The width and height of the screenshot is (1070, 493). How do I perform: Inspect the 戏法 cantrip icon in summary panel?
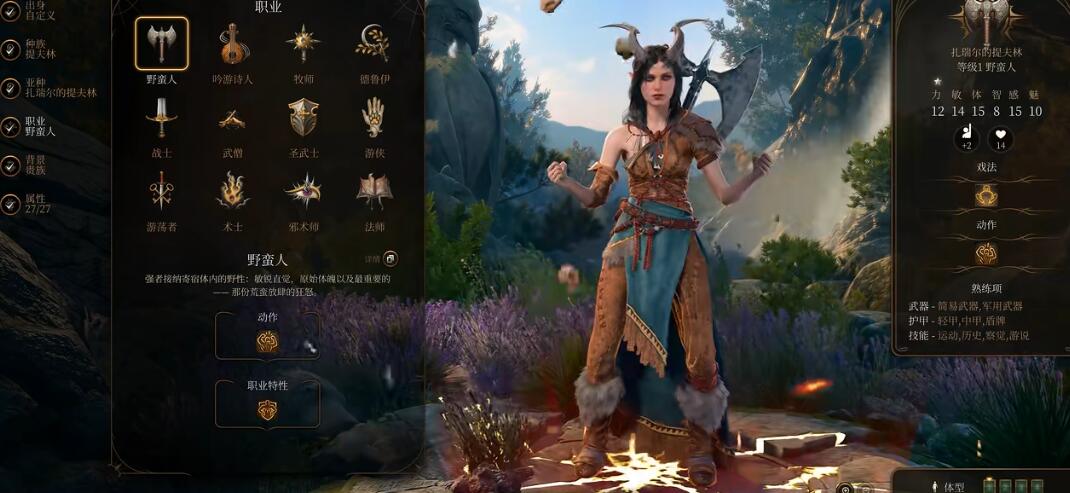tap(986, 196)
